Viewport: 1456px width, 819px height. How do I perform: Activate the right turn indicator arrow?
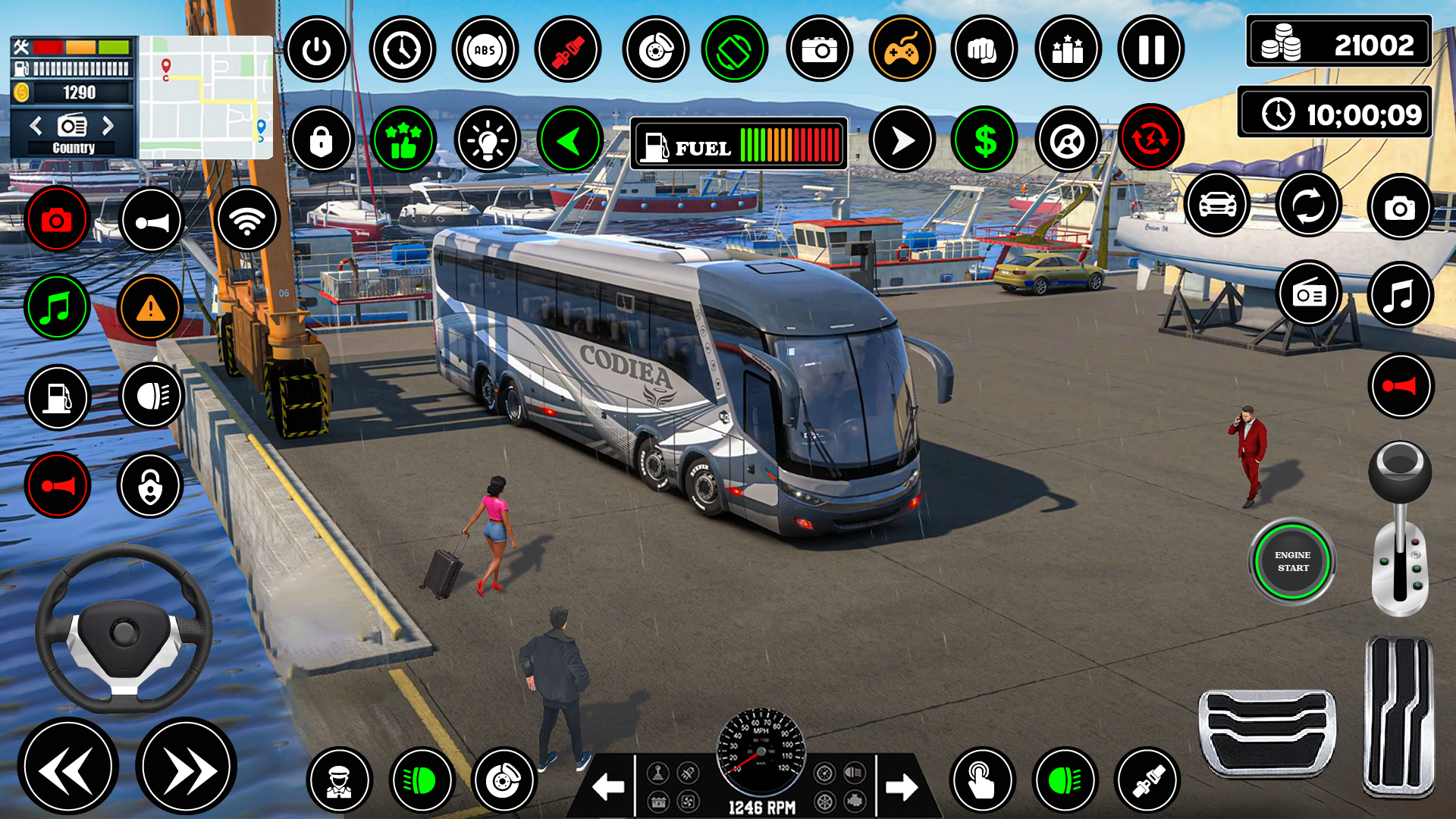point(901,787)
